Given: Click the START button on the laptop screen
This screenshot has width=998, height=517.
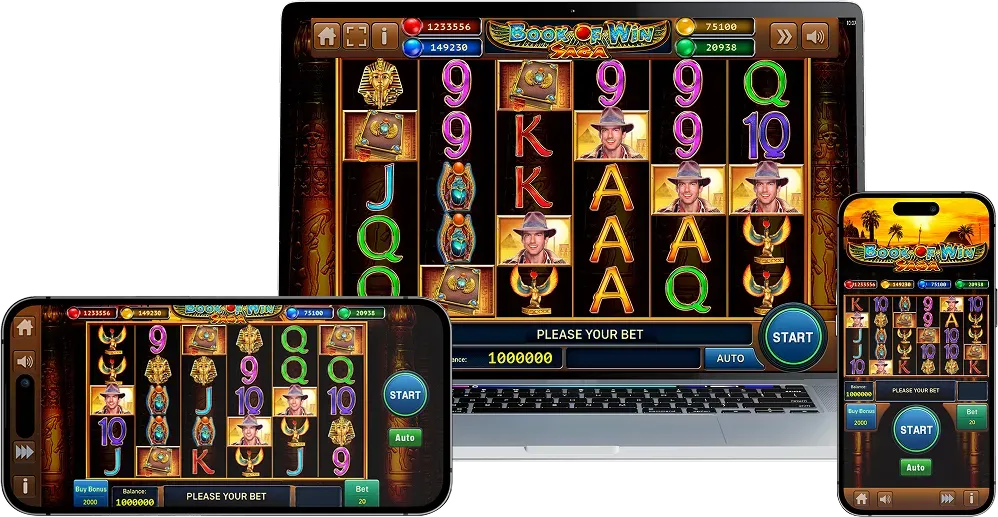Looking at the screenshot, I should tap(792, 337).
